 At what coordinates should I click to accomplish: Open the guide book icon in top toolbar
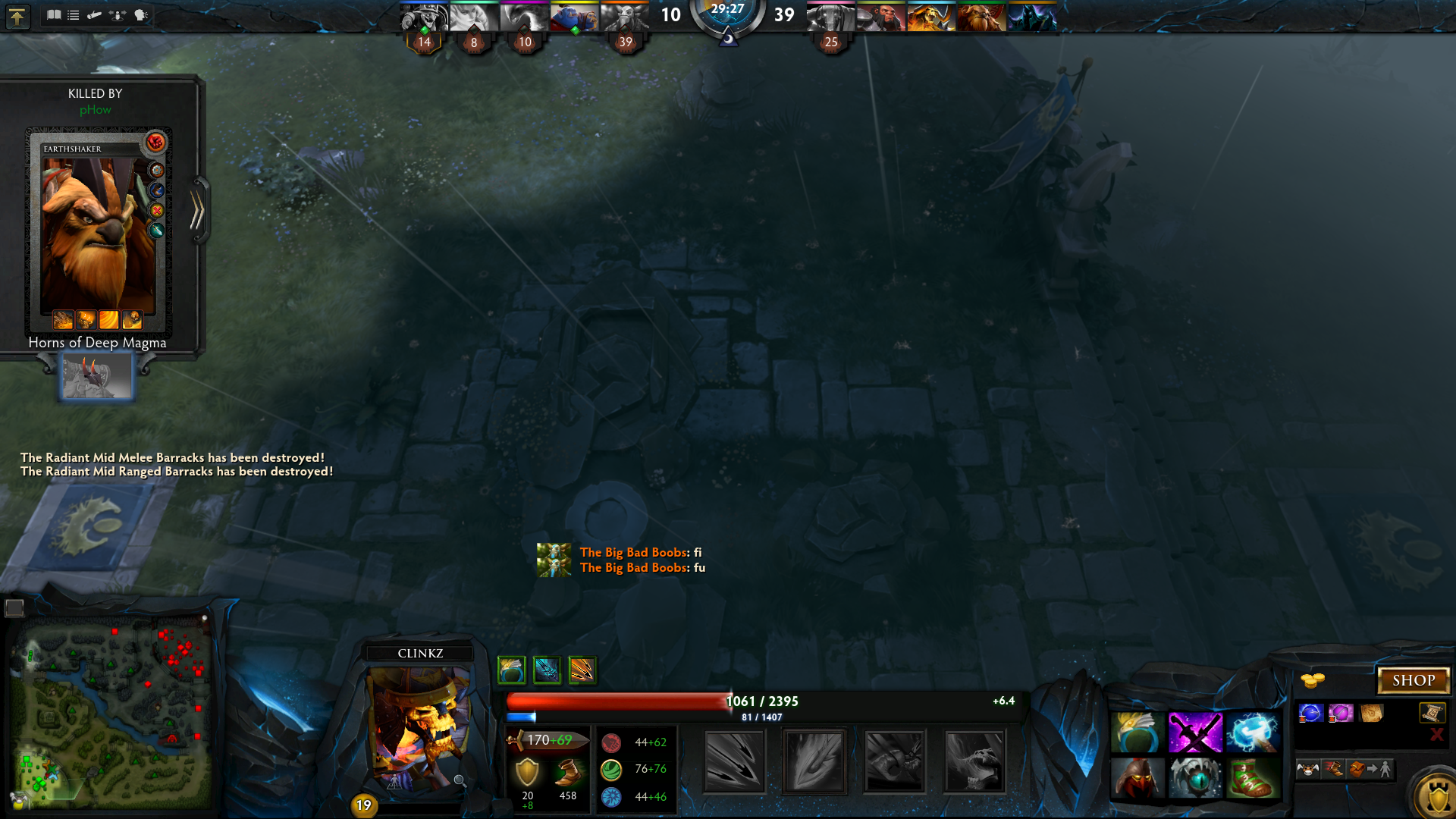(x=55, y=14)
